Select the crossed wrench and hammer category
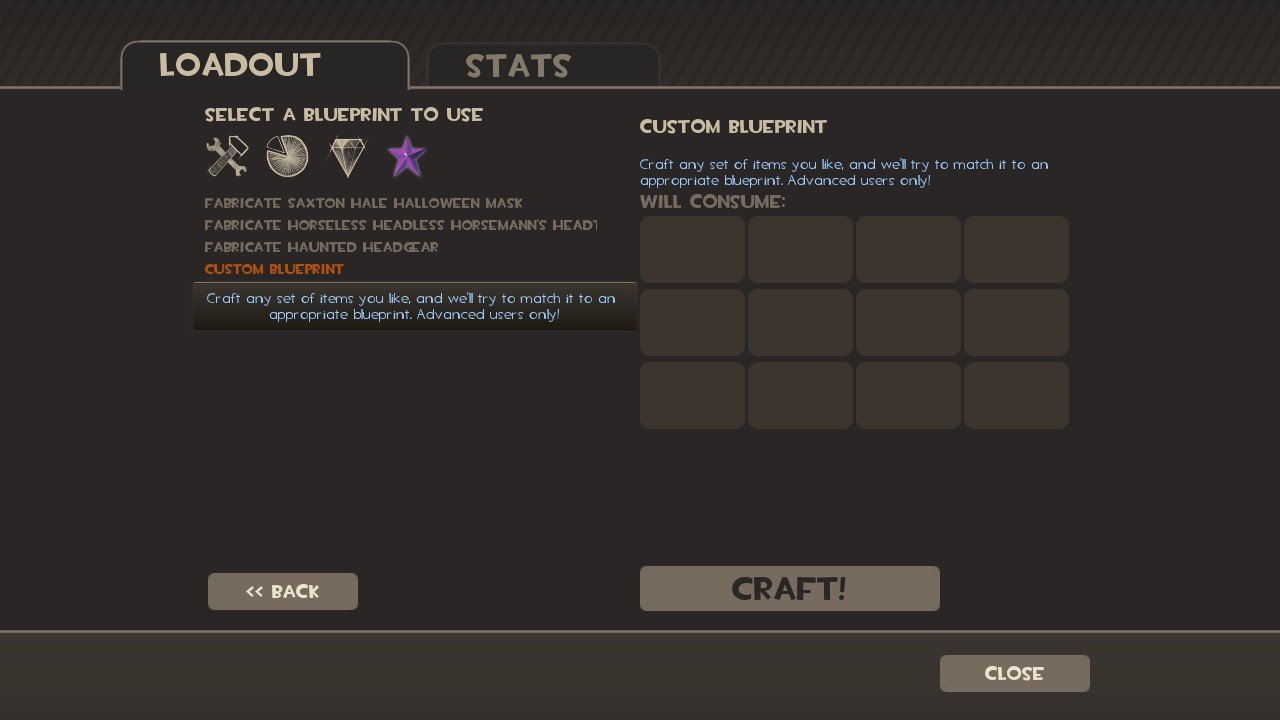 coord(227,157)
